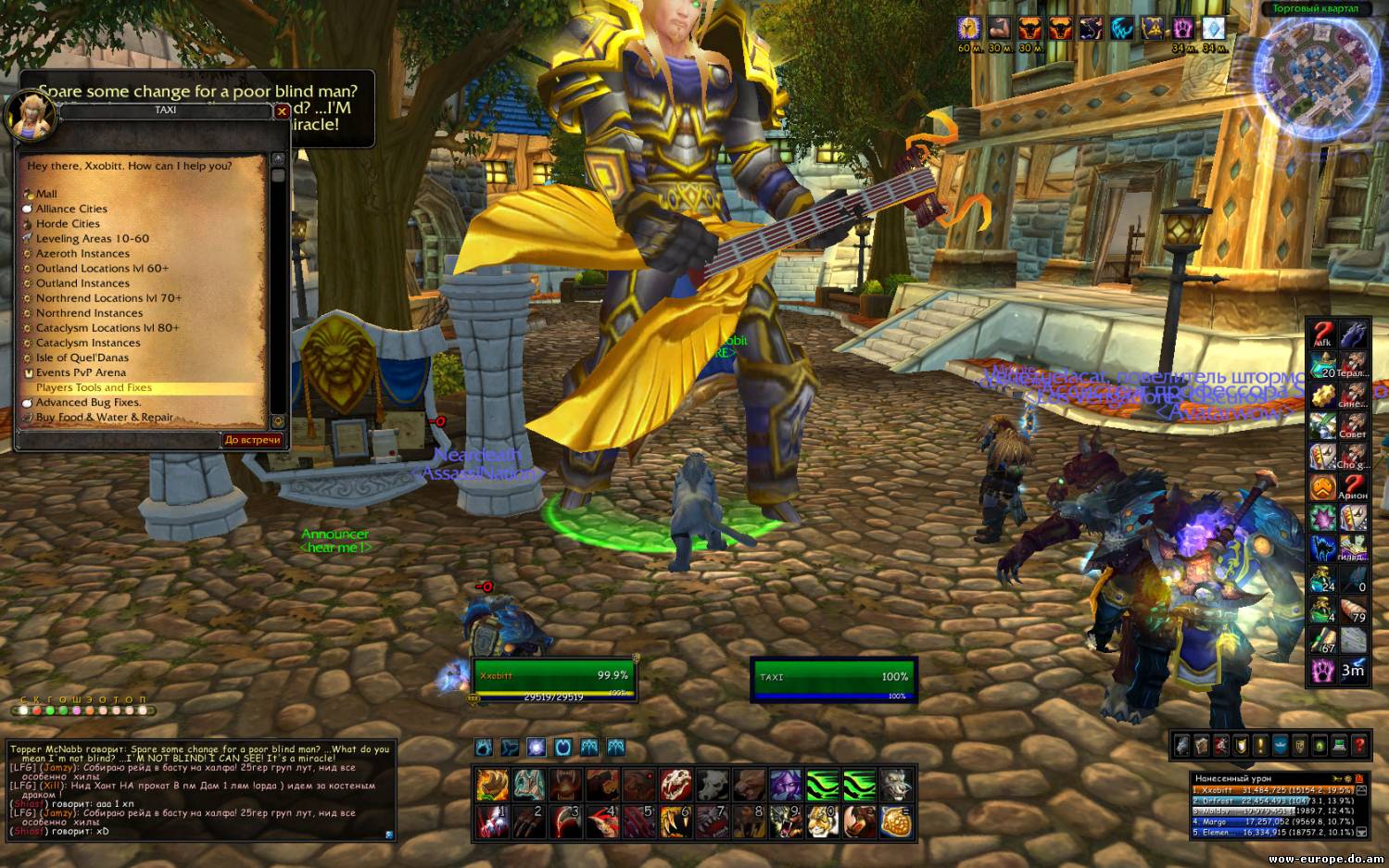Choose Events PvP Arena option
The image size is (1389, 868).
[x=81, y=372]
